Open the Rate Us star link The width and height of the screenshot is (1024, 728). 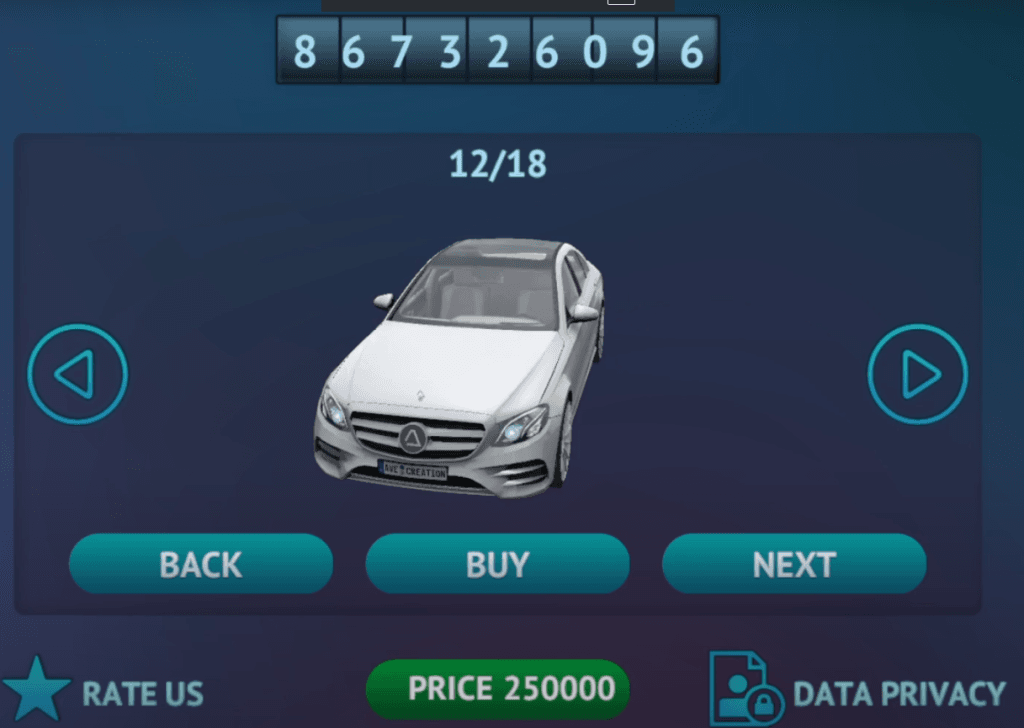pyautogui.click(x=104, y=692)
